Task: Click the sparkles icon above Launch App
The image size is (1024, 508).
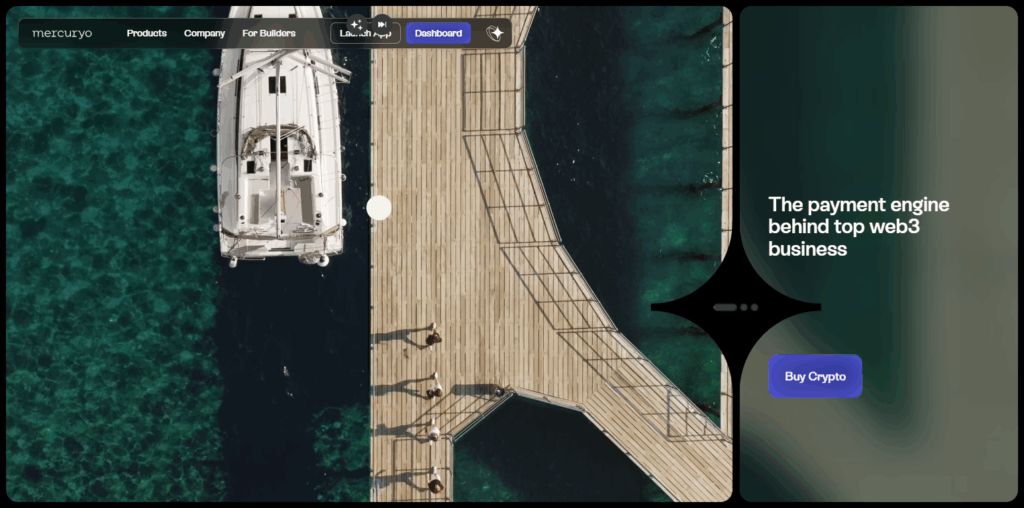Action: coord(356,23)
